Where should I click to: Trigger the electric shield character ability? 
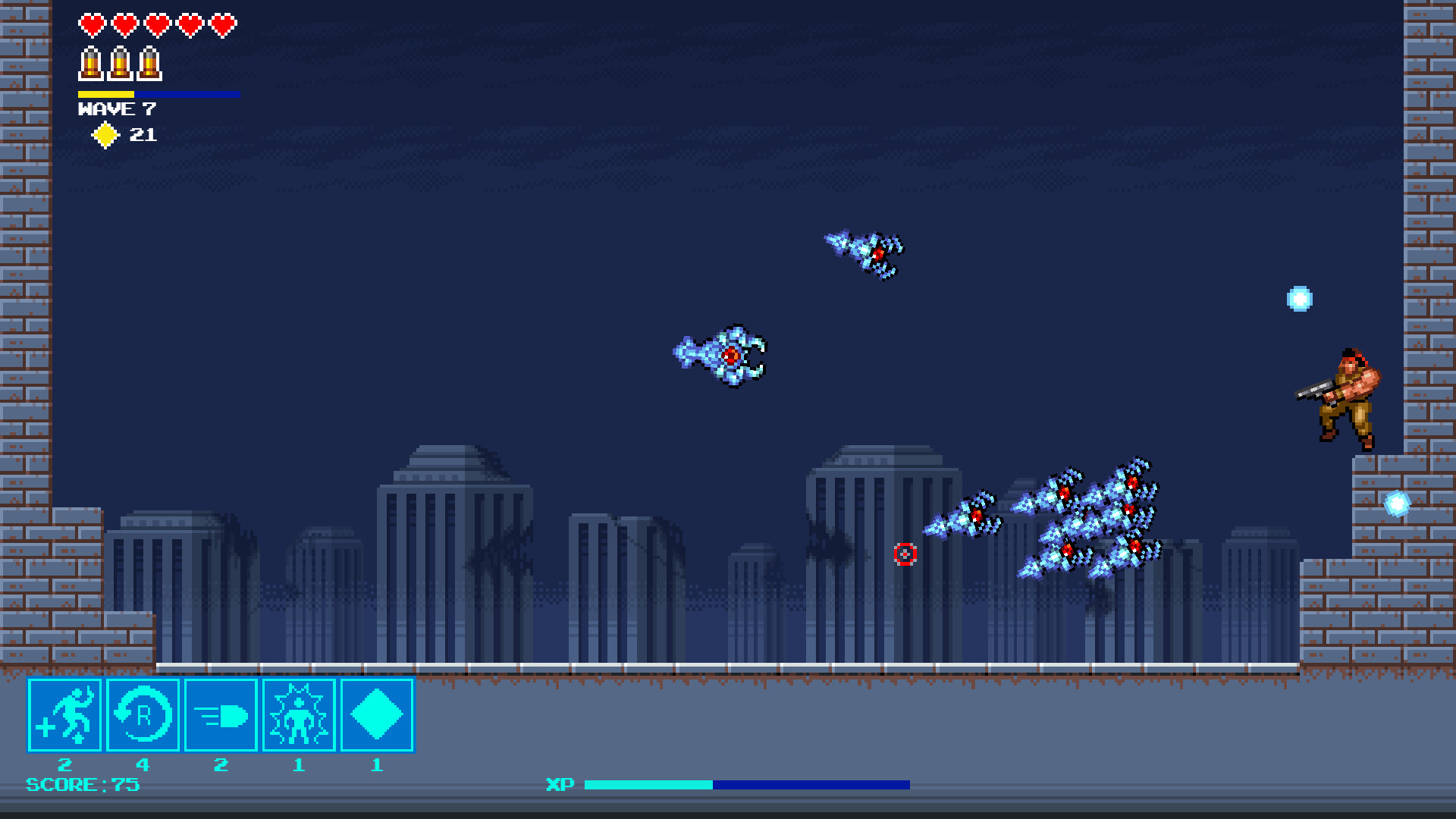pos(299,715)
